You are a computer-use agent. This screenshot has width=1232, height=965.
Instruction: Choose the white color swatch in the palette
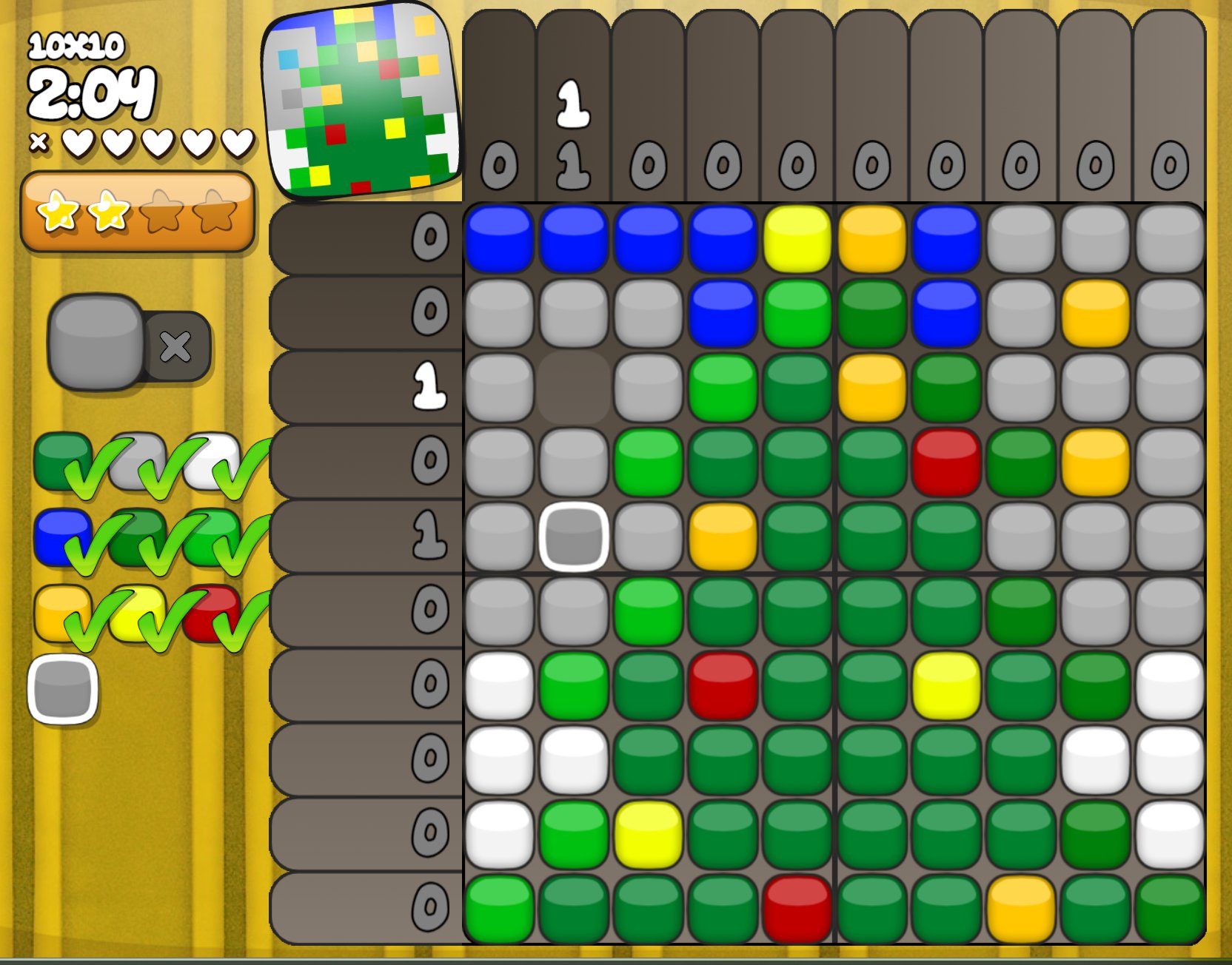tap(212, 460)
